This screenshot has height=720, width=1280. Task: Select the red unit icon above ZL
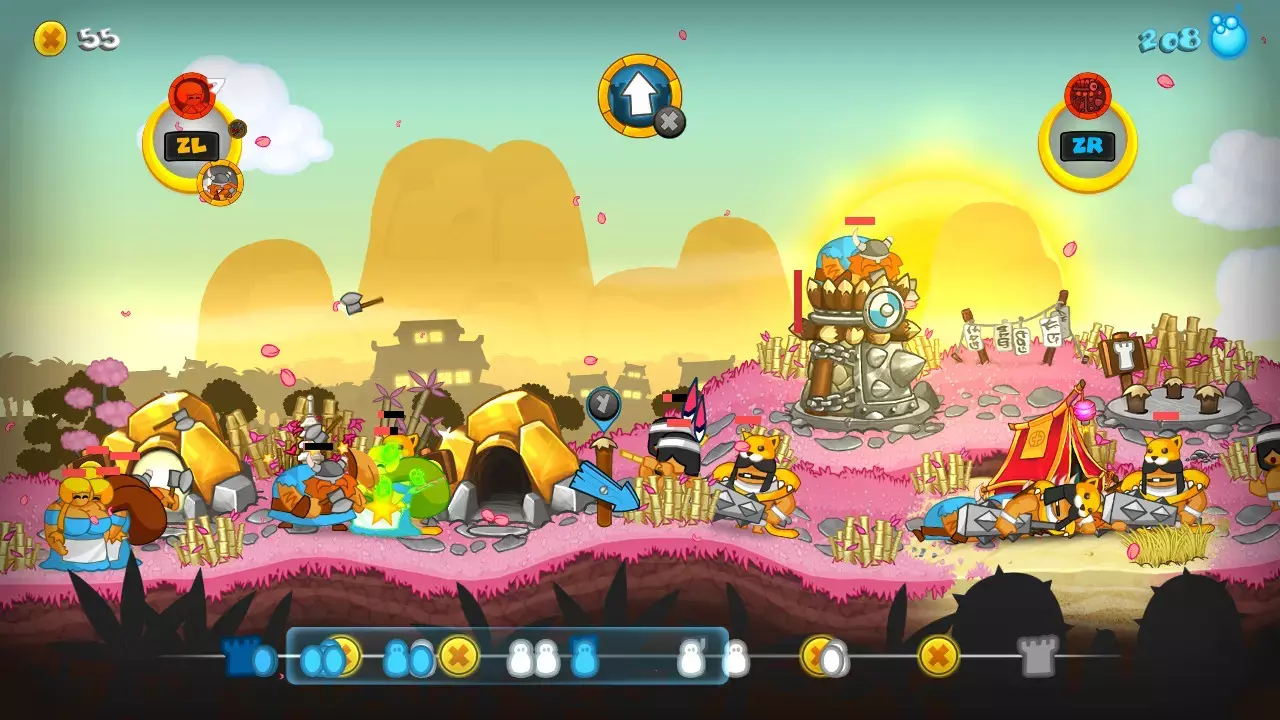pyautogui.click(x=191, y=95)
